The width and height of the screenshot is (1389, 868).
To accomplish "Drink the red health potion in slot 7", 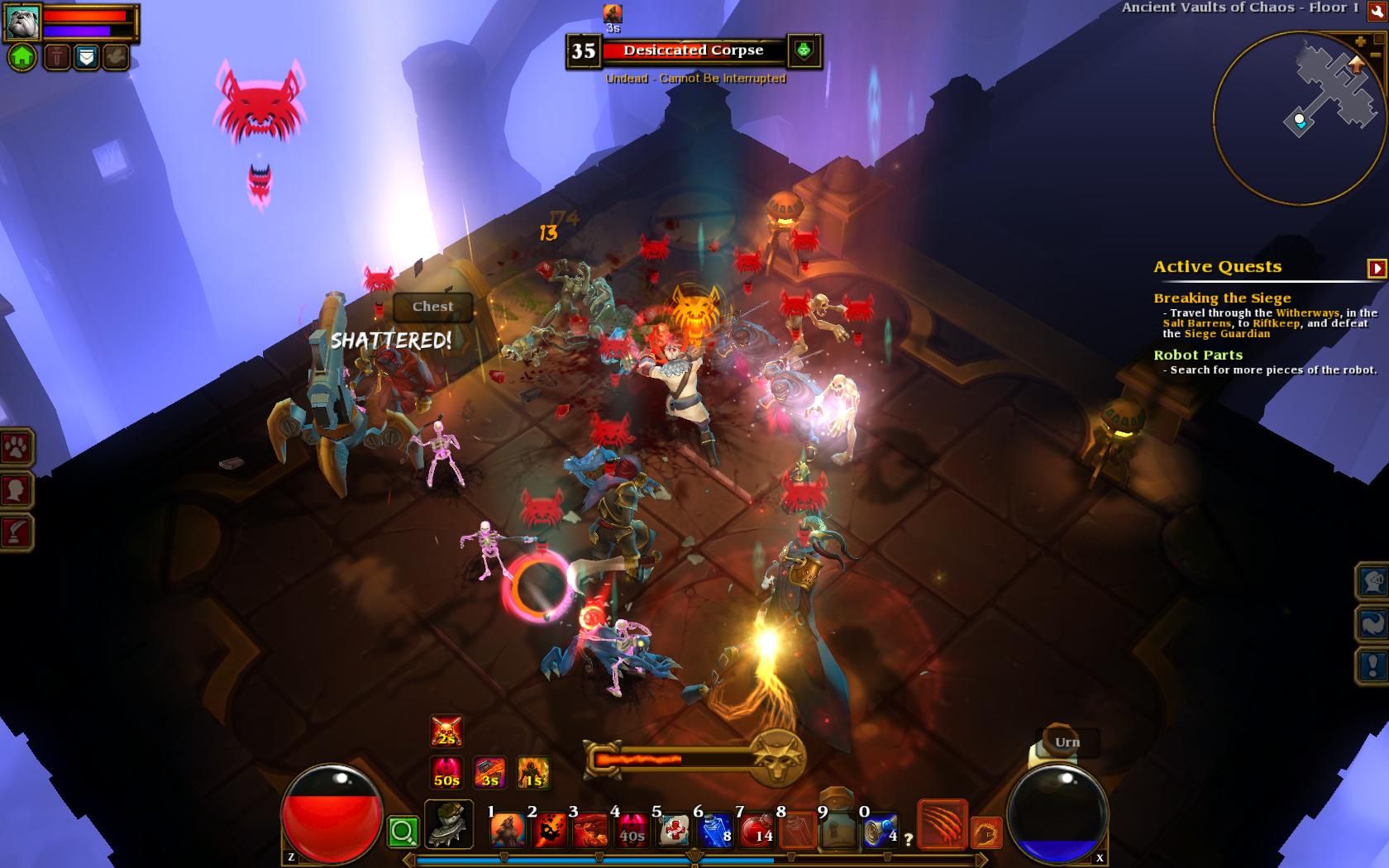I will (757, 829).
